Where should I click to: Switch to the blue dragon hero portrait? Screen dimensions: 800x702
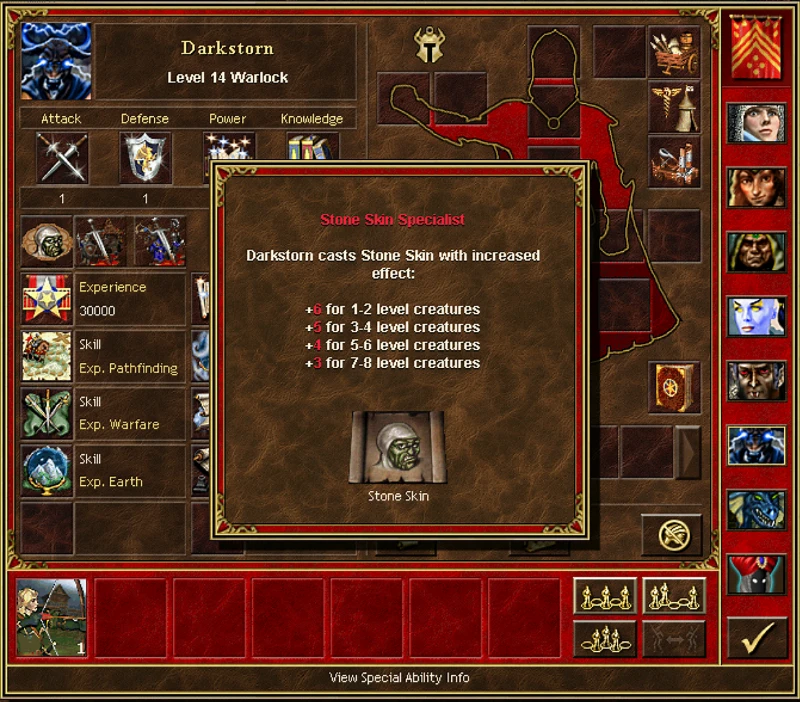coord(756,510)
